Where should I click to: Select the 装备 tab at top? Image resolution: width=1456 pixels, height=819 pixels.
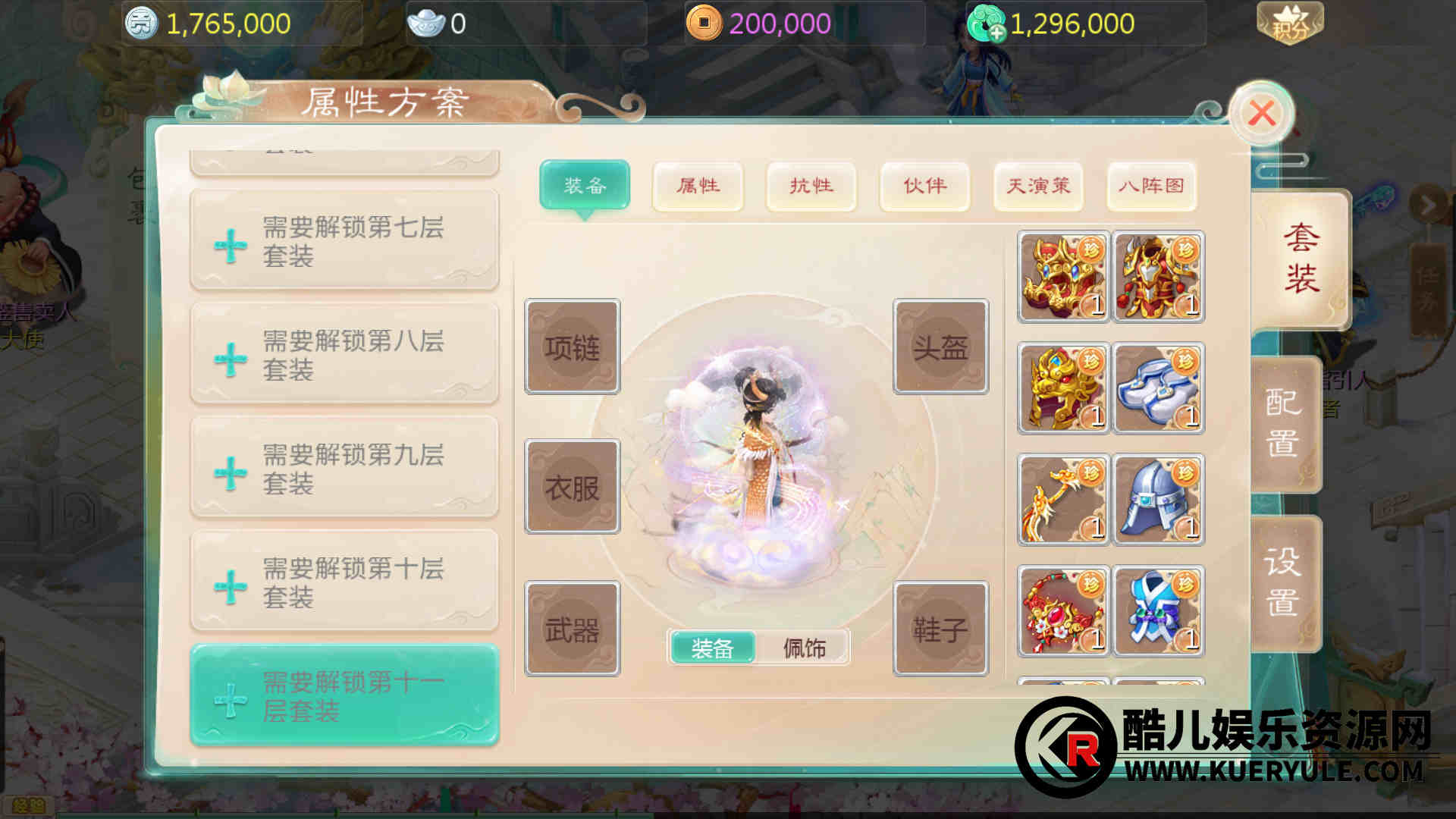pos(585,186)
